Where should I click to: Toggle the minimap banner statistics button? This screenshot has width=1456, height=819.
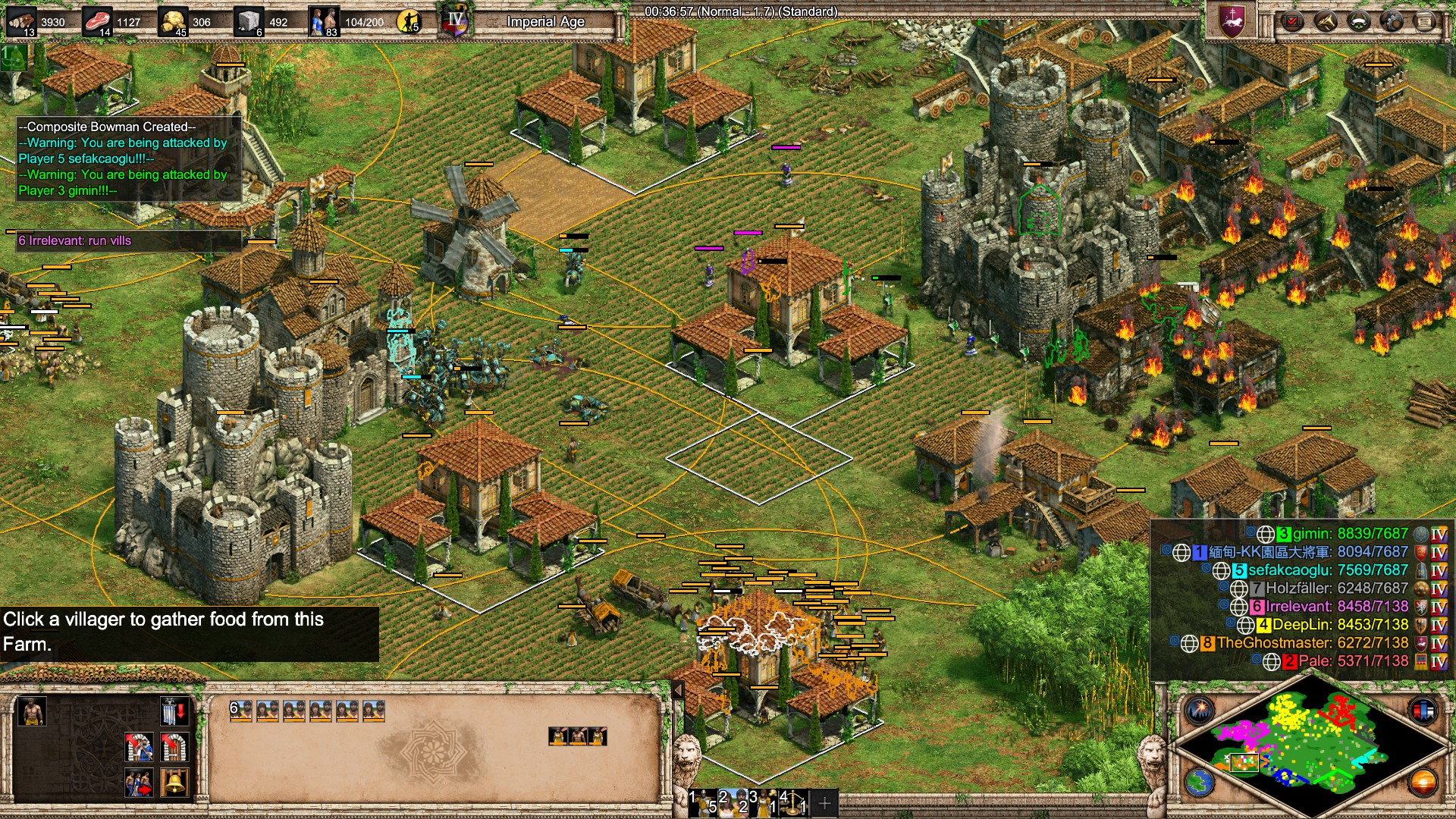click(1423, 711)
